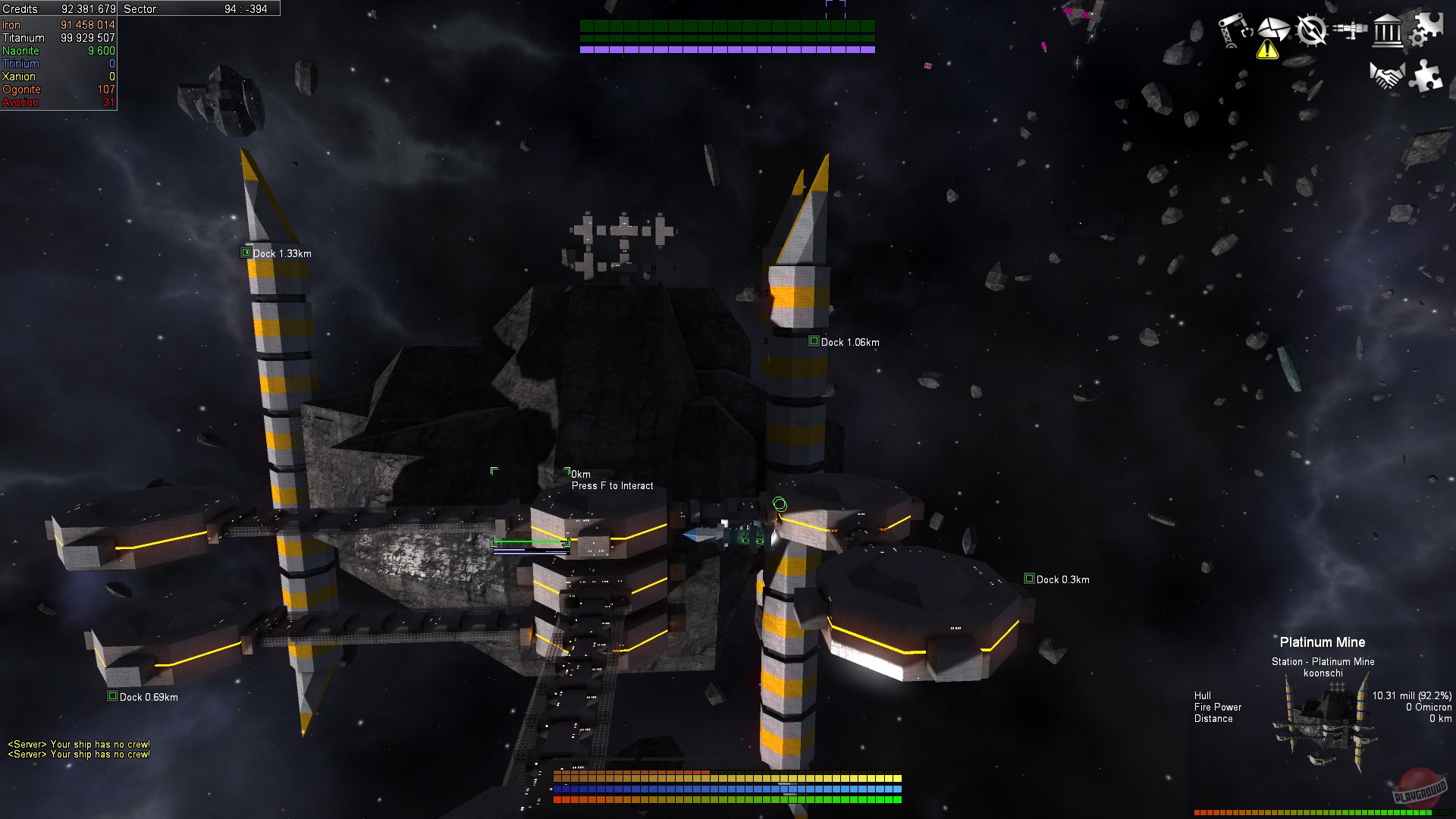Select the fleet ship icon

coord(1350,29)
